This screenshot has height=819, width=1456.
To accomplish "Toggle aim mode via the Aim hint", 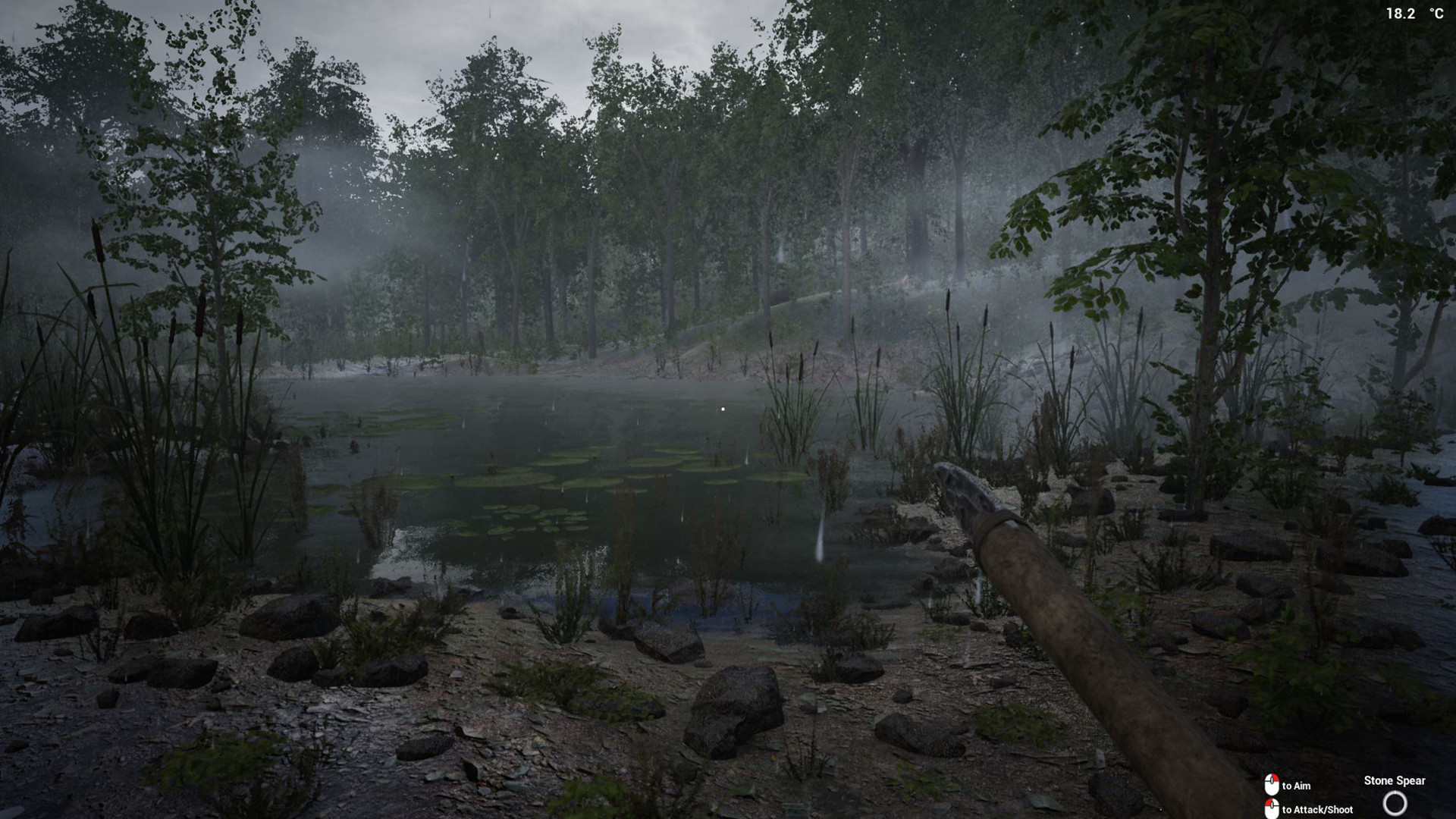I will click(1295, 786).
